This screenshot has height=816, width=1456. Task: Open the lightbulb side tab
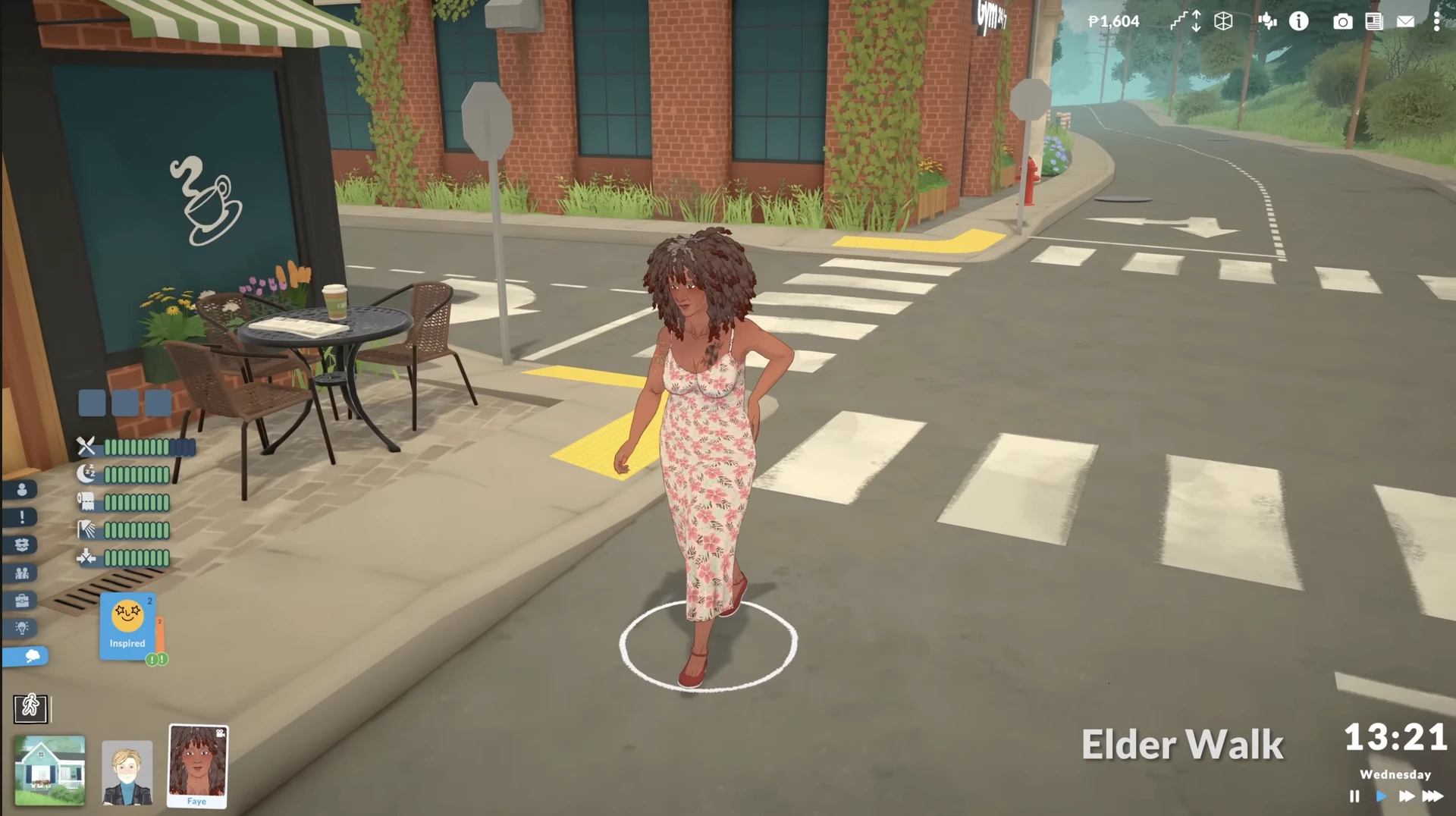coord(22,628)
